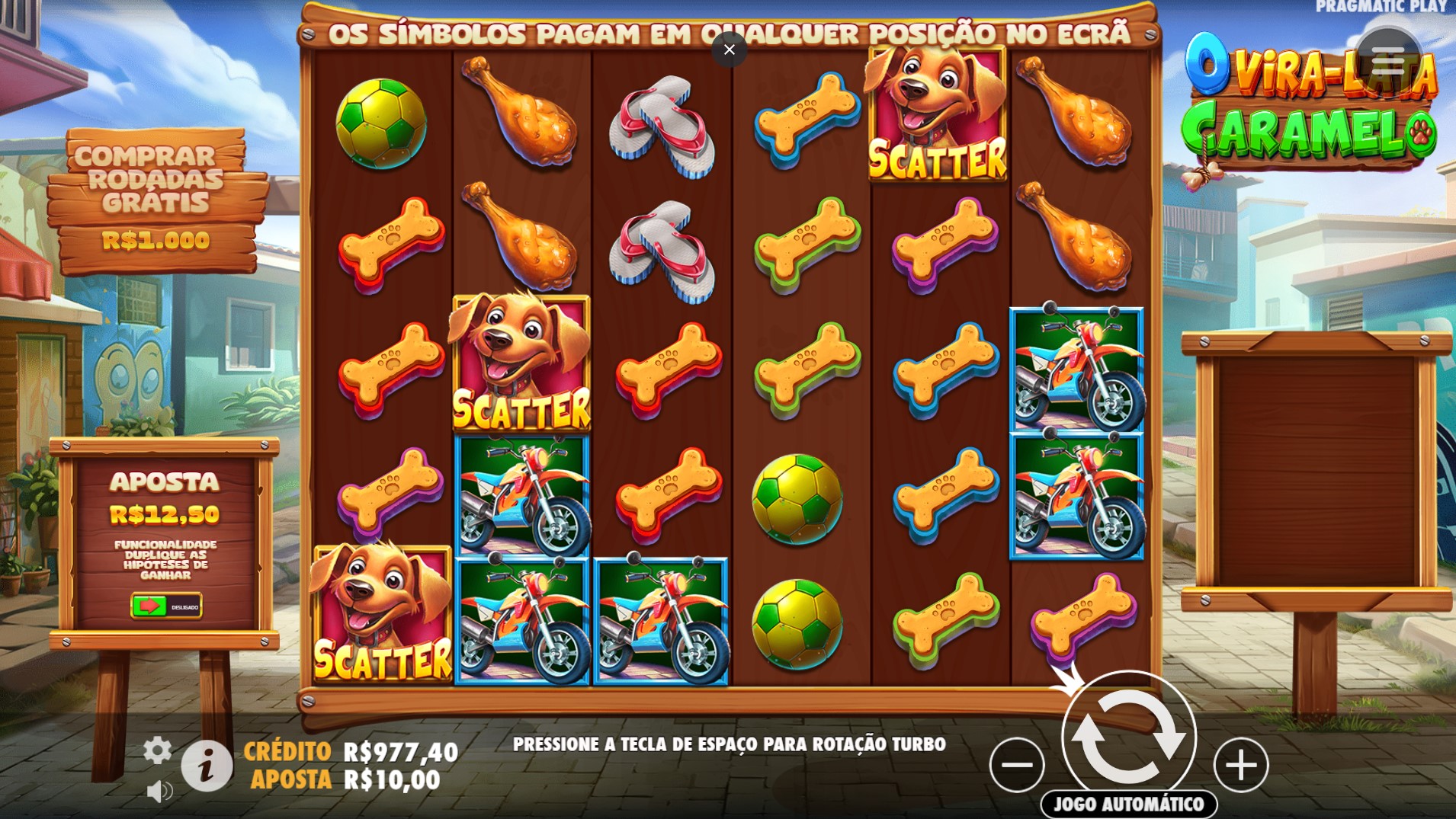Click the yellow-green soccer ball symbol
The image size is (1456, 819).
(798, 501)
